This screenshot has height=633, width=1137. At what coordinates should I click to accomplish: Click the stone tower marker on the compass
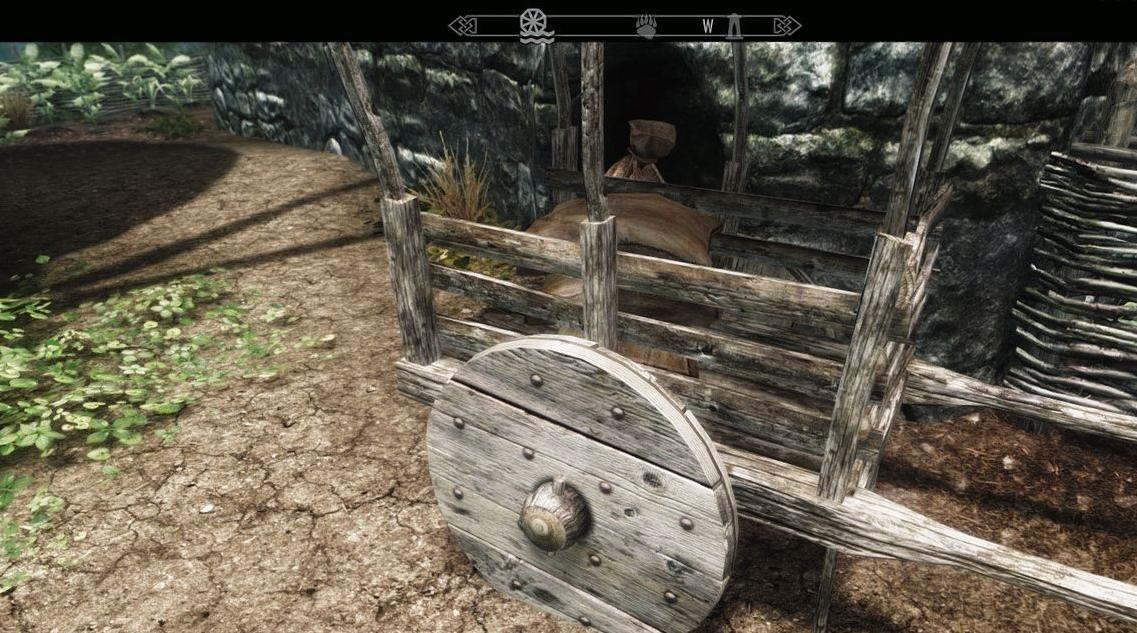click(734, 26)
